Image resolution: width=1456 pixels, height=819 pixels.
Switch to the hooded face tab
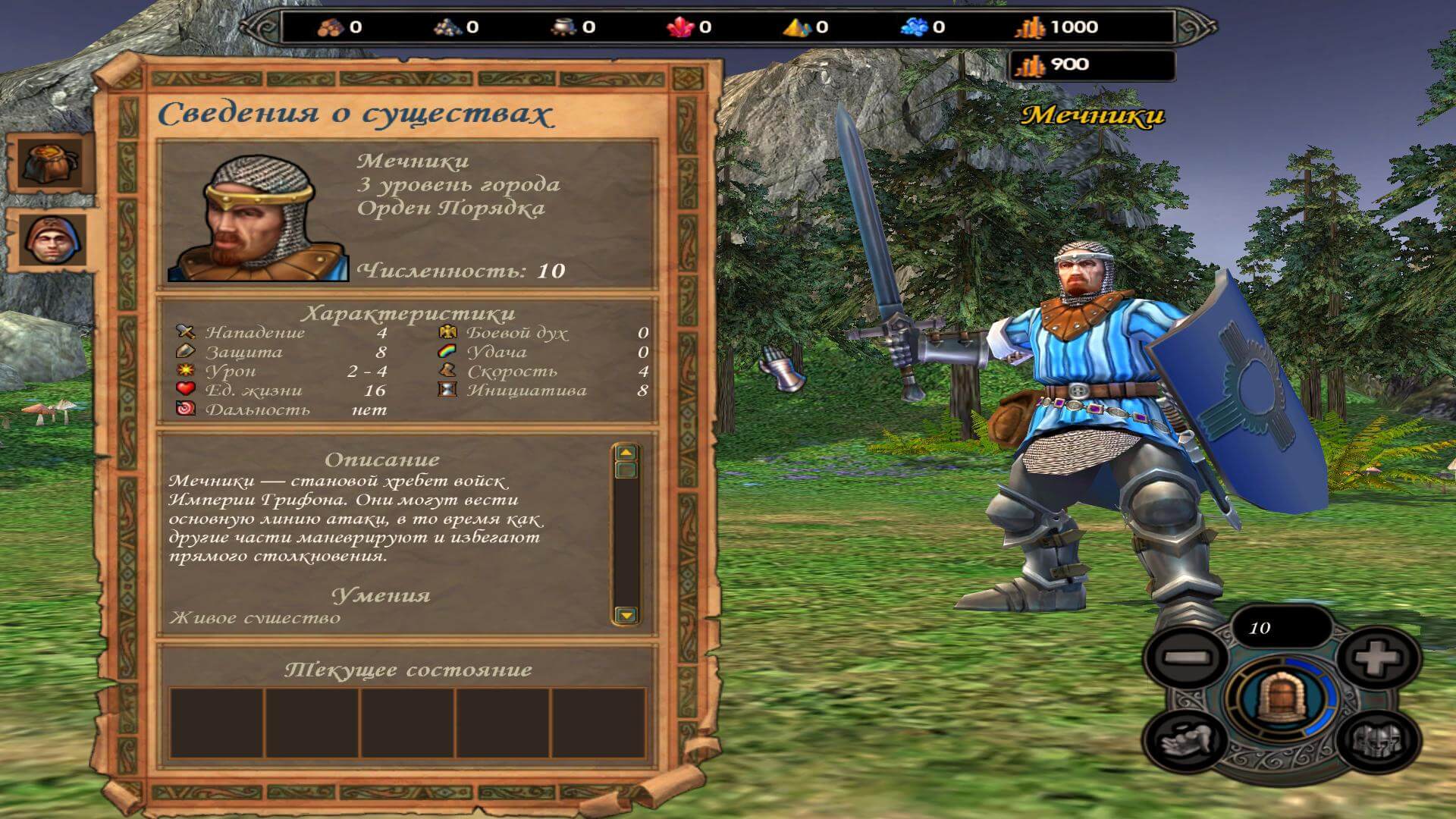point(50,240)
